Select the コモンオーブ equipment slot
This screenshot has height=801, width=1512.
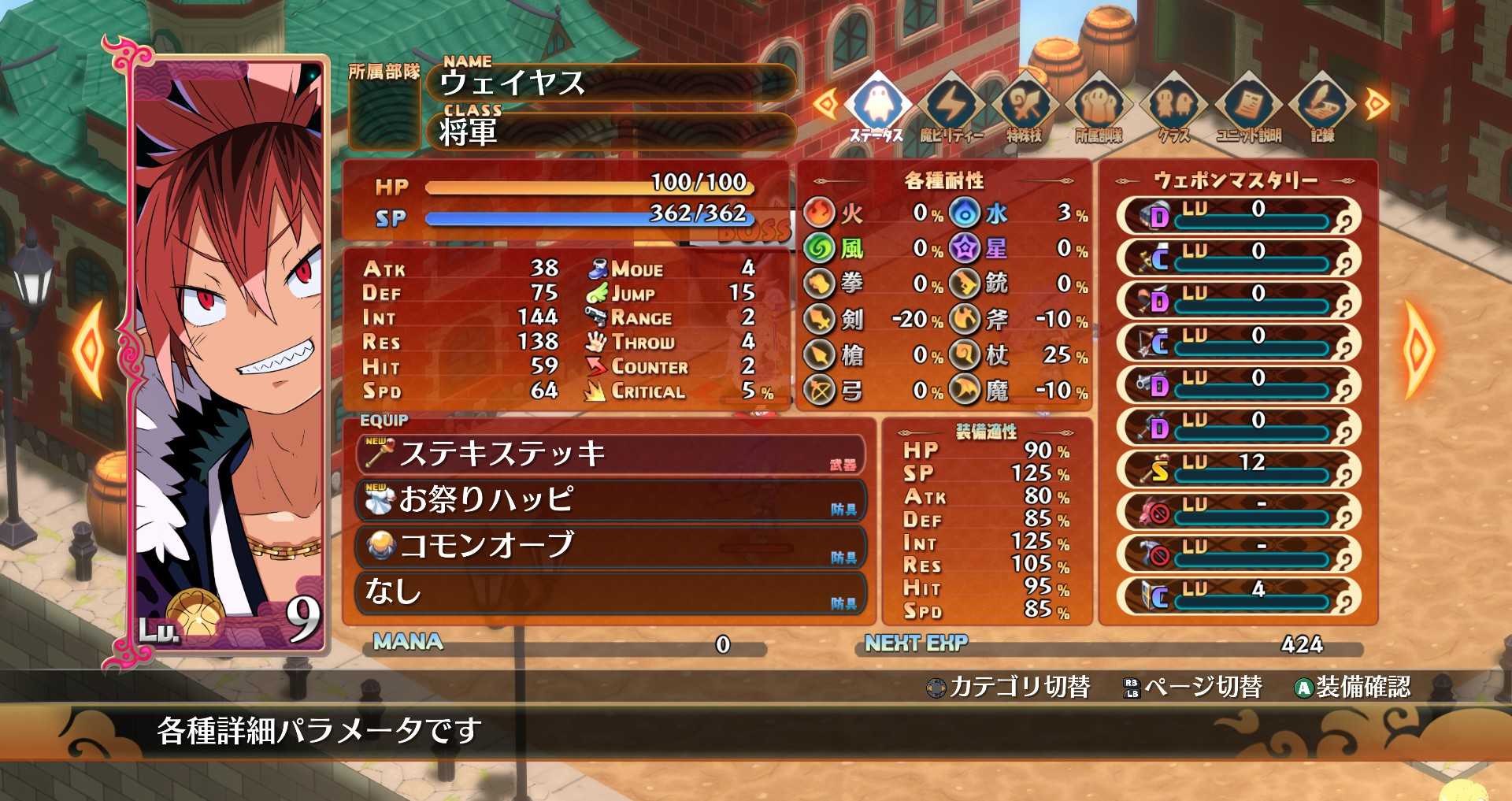click(610, 546)
